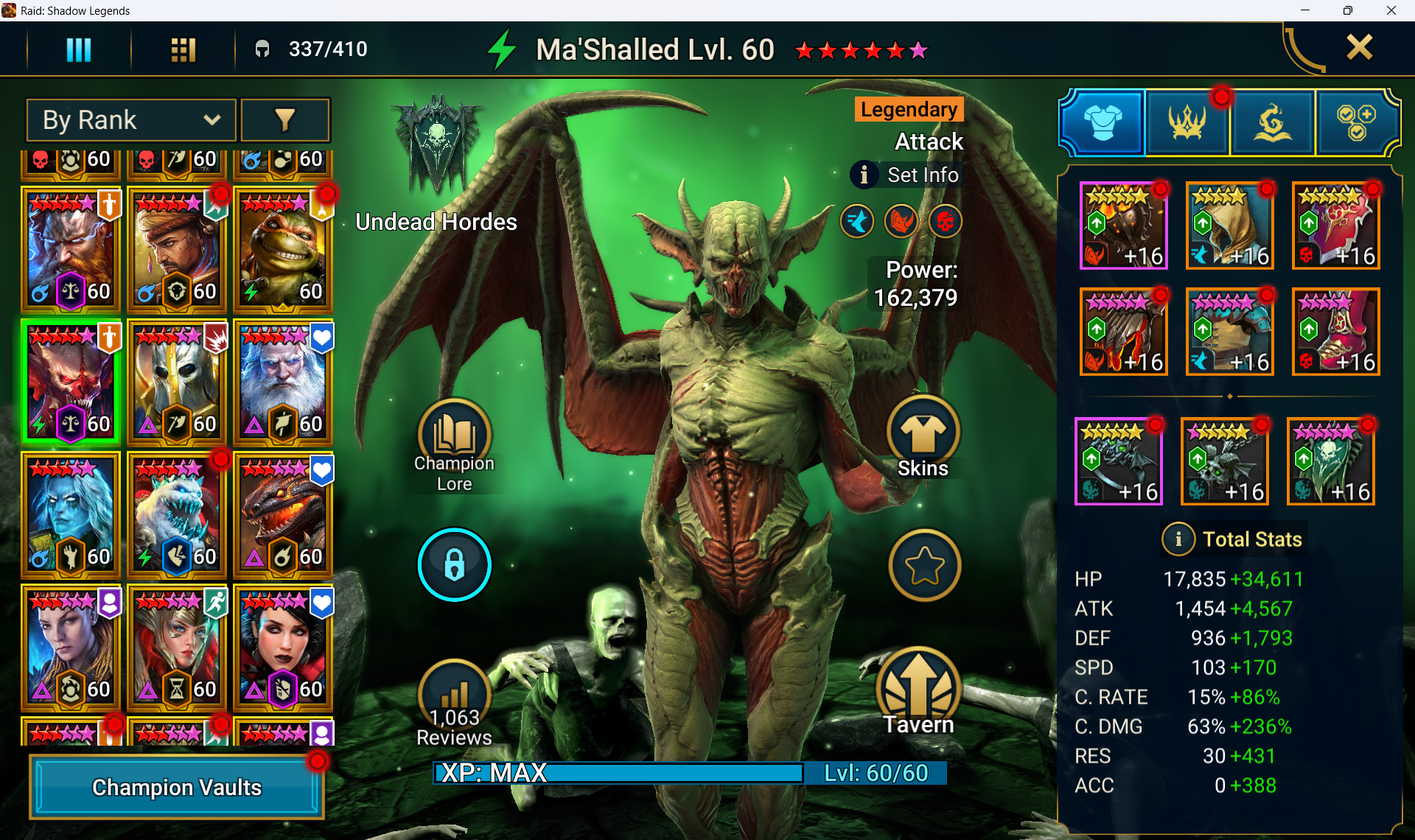
Task: Toggle the champion lock button
Action: 454,565
